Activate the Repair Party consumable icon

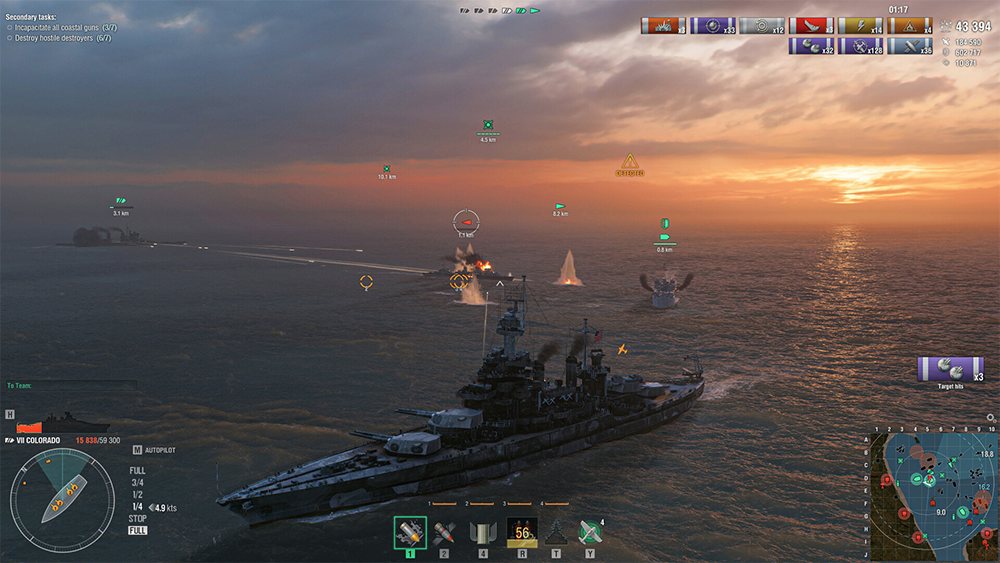[556, 531]
